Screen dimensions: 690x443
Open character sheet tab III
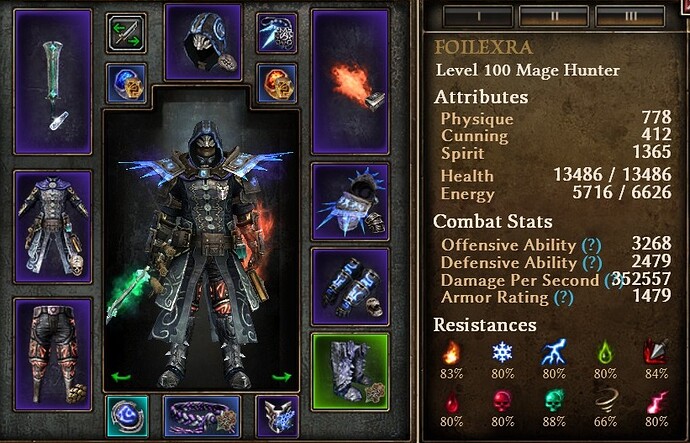coord(628,14)
